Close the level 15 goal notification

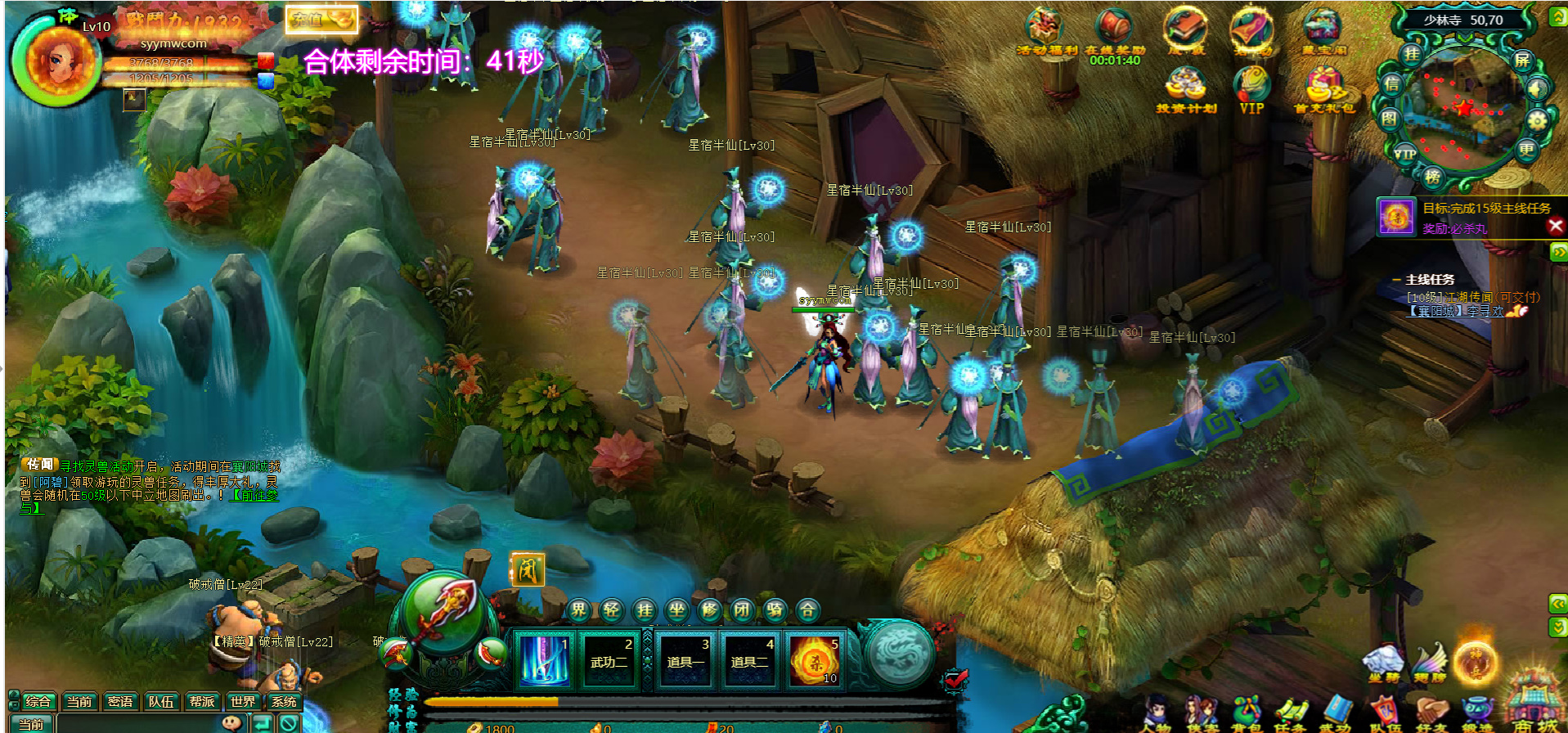[x=1556, y=226]
